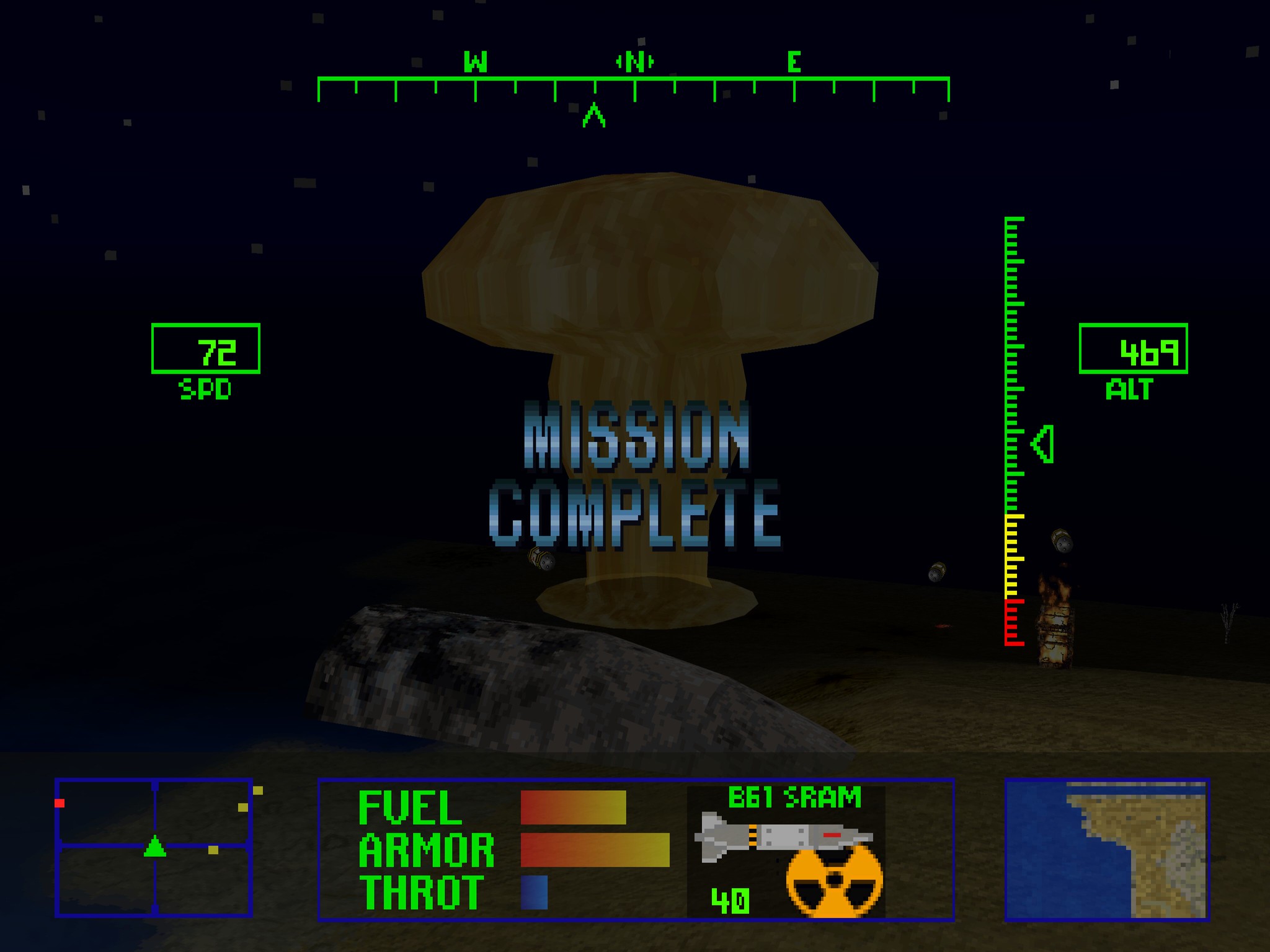
Task: Click the radar scope panel
Action: pyautogui.click(x=154, y=847)
